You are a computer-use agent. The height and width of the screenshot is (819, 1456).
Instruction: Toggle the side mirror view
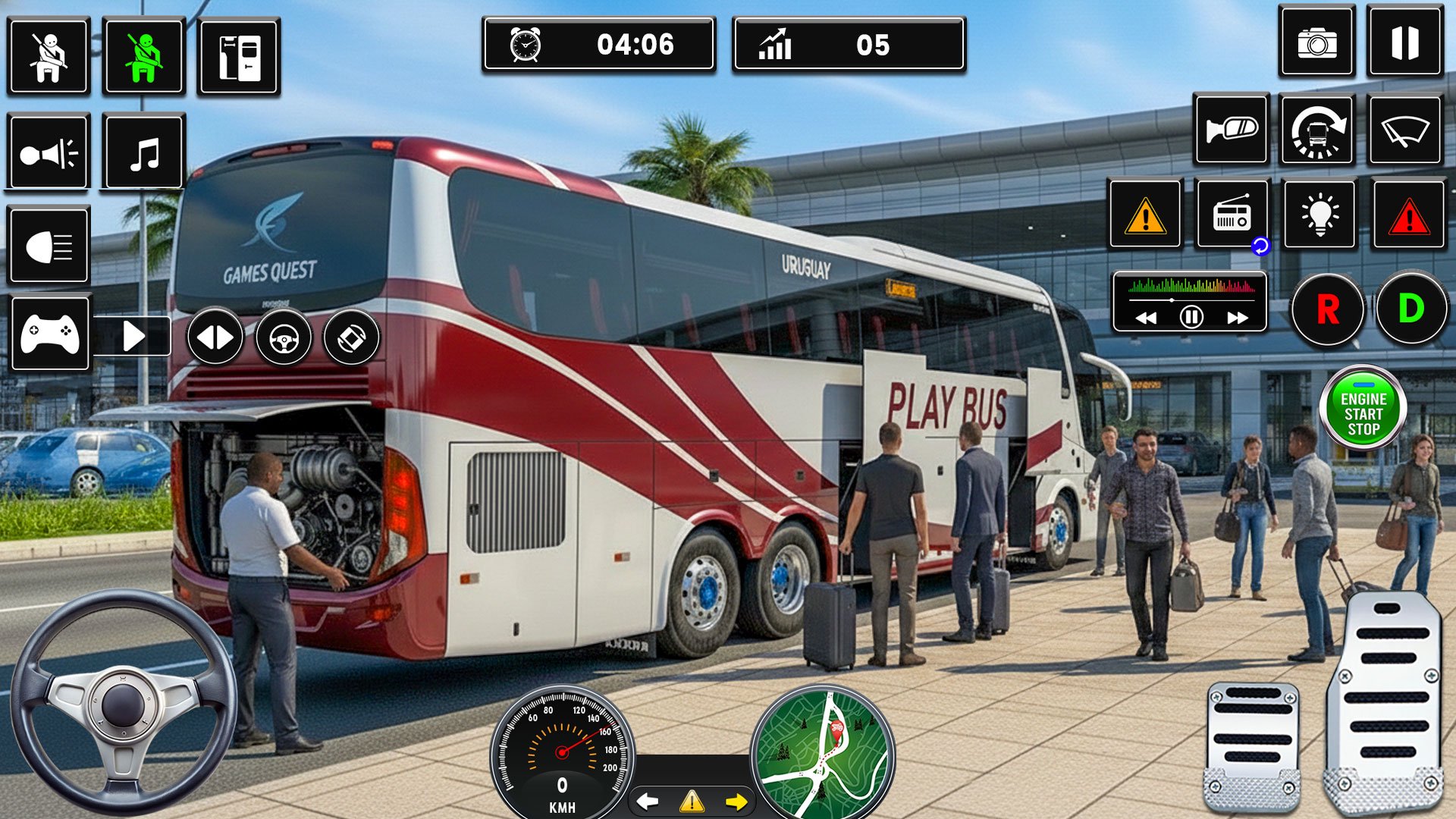point(1231,130)
